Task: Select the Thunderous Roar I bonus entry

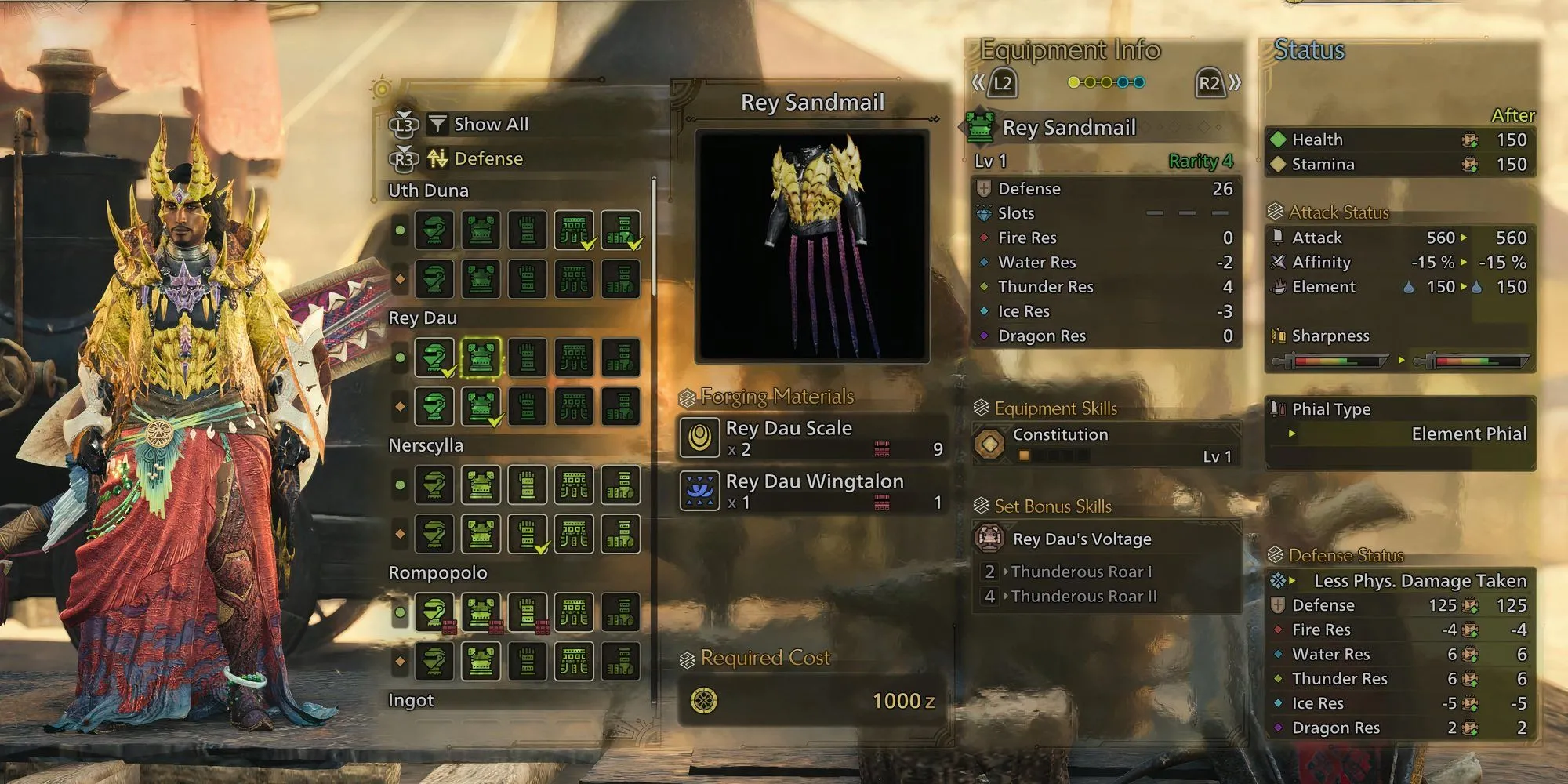Action: (1082, 572)
